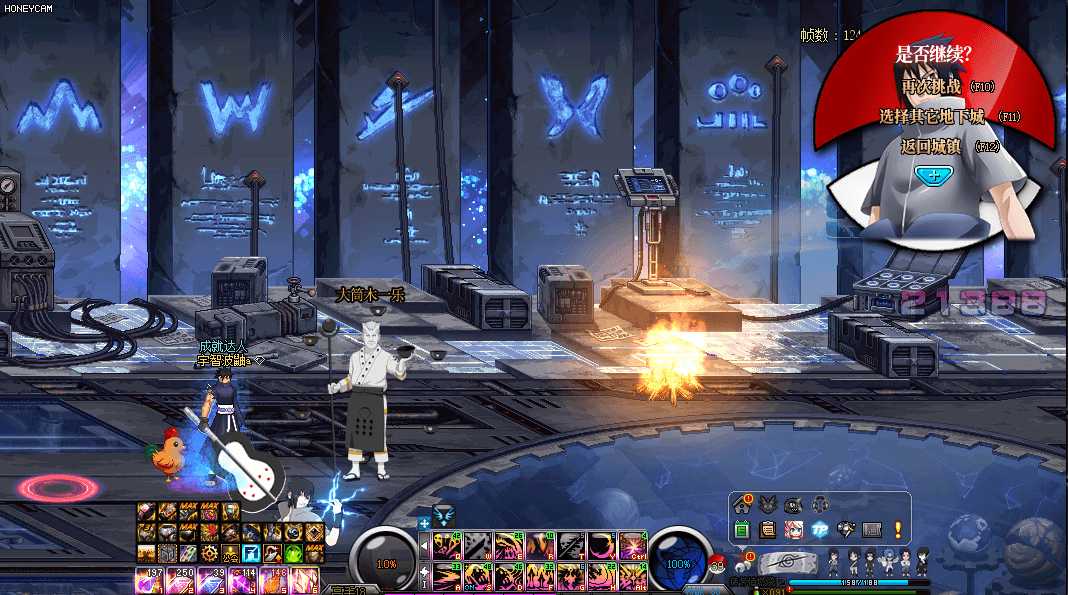This screenshot has width=1068, height=595.
Task: Click the left arrow beside the skill bar
Action: [x=424, y=546]
